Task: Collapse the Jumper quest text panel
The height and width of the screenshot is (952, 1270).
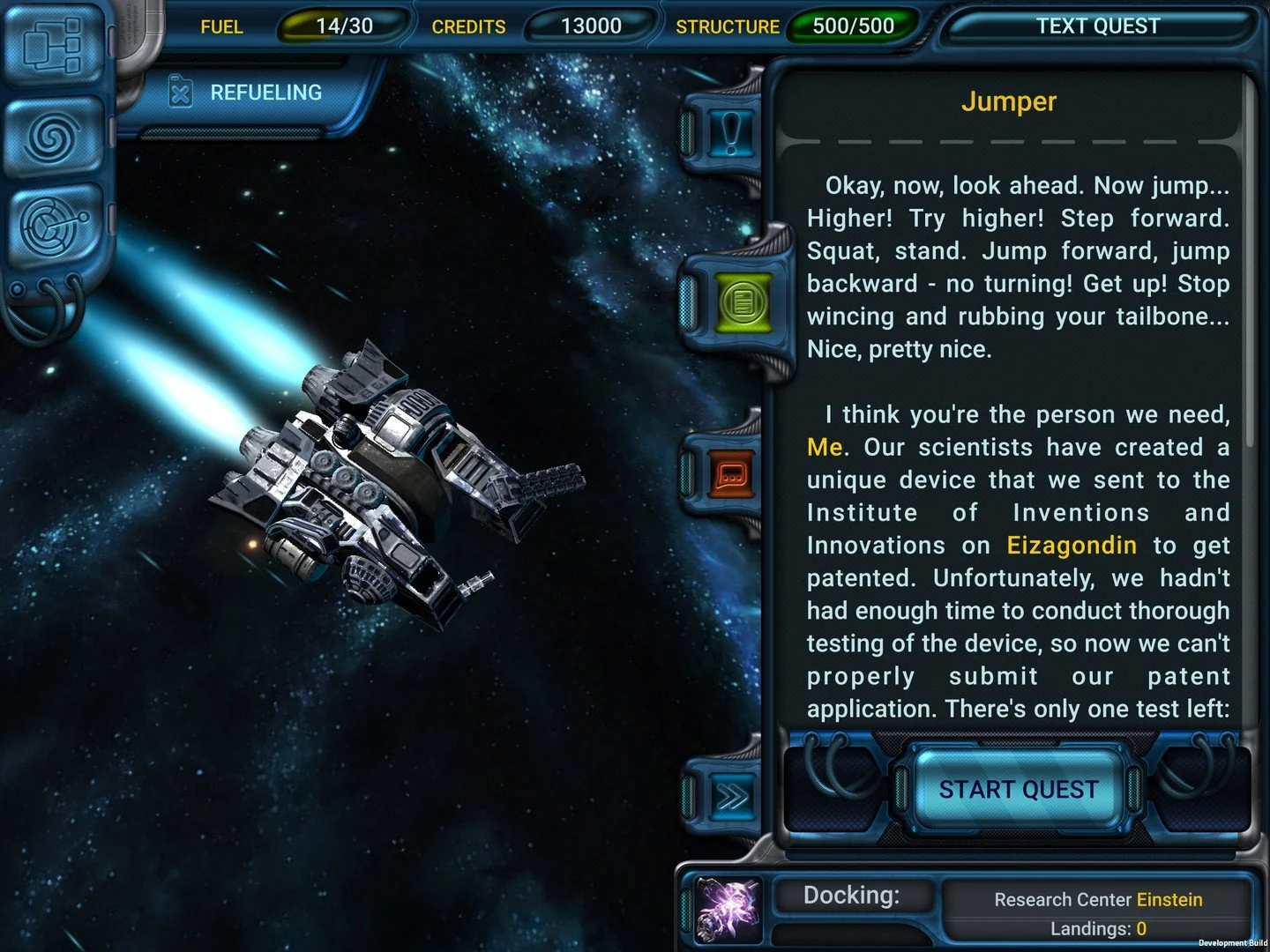Action: coord(1009,101)
